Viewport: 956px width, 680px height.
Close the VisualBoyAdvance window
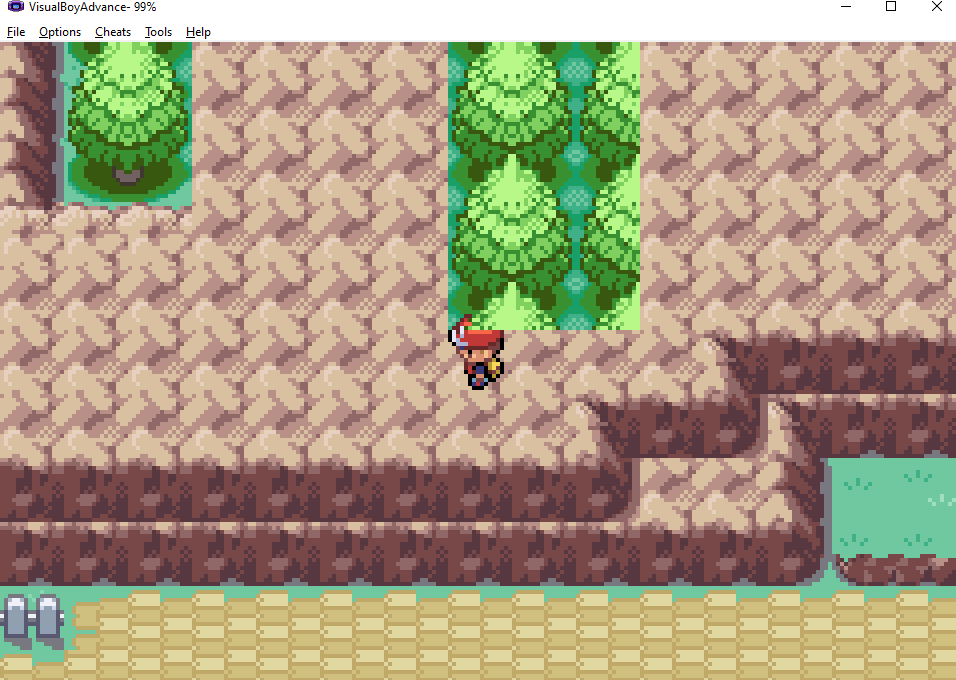pos(935,7)
